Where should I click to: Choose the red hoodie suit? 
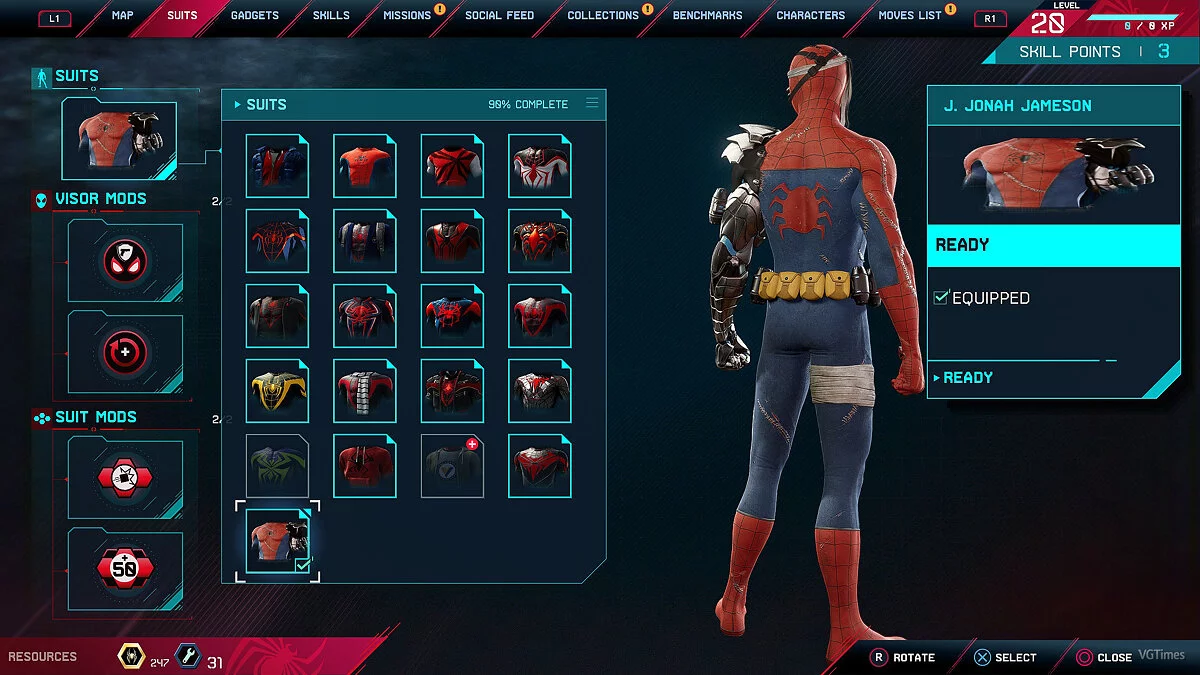(365, 466)
